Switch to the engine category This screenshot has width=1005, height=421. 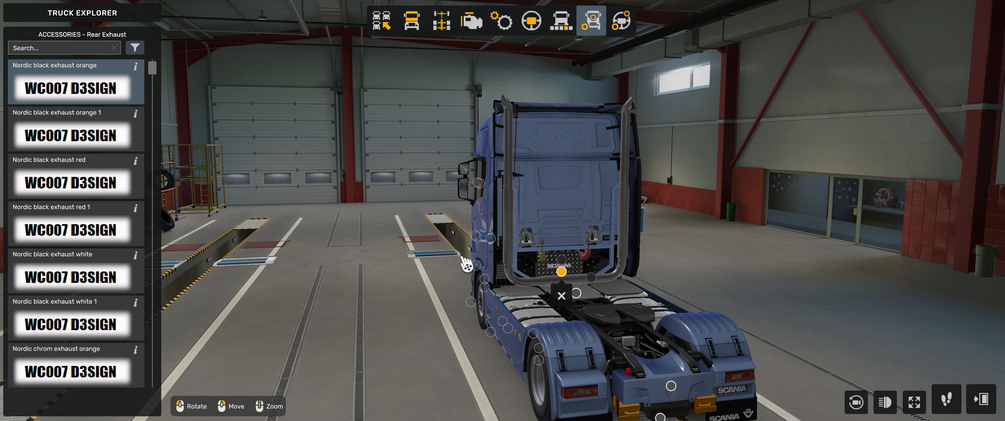pyautogui.click(x=471, y=21)
